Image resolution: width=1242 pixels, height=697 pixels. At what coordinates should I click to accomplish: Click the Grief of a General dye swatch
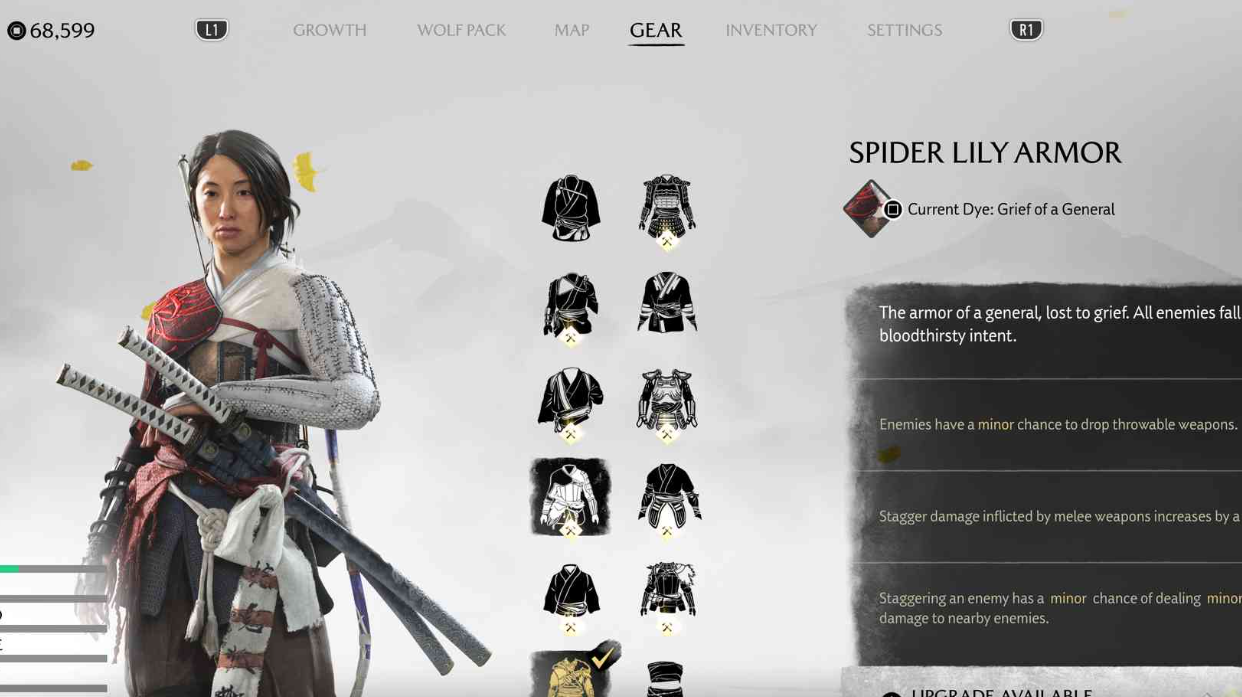coord(867,209)
